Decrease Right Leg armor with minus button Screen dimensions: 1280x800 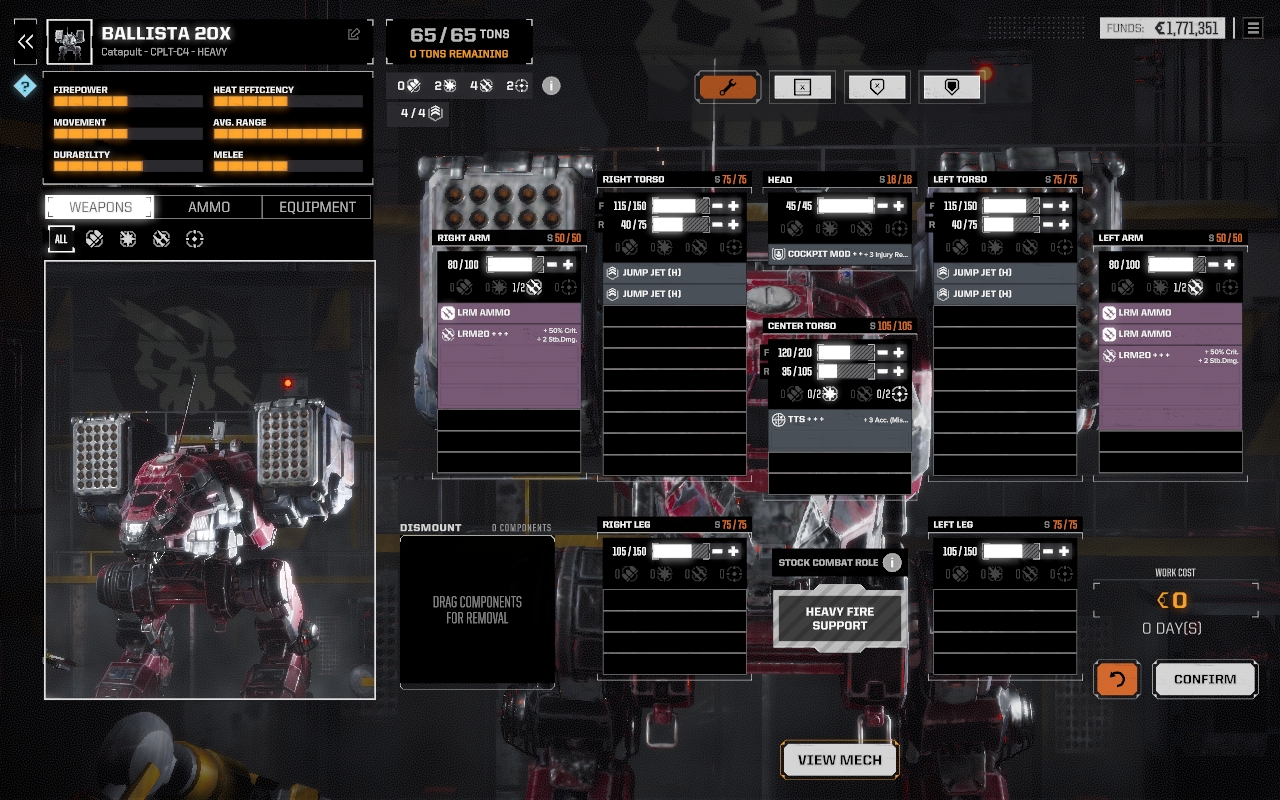pos(717,551)
